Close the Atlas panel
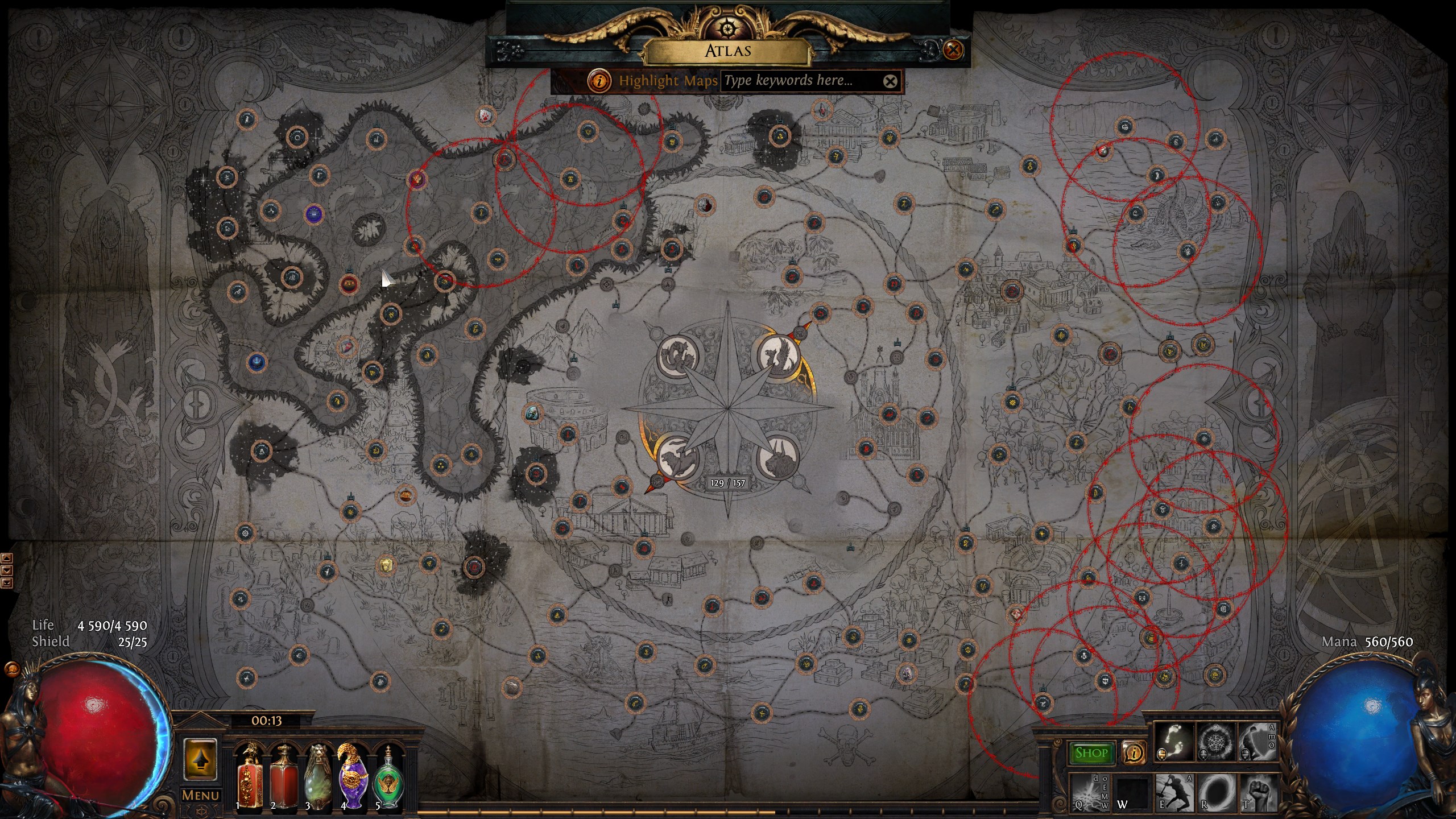The height and width of the screenshot is (819, 1456). click(x=953, y=50)
